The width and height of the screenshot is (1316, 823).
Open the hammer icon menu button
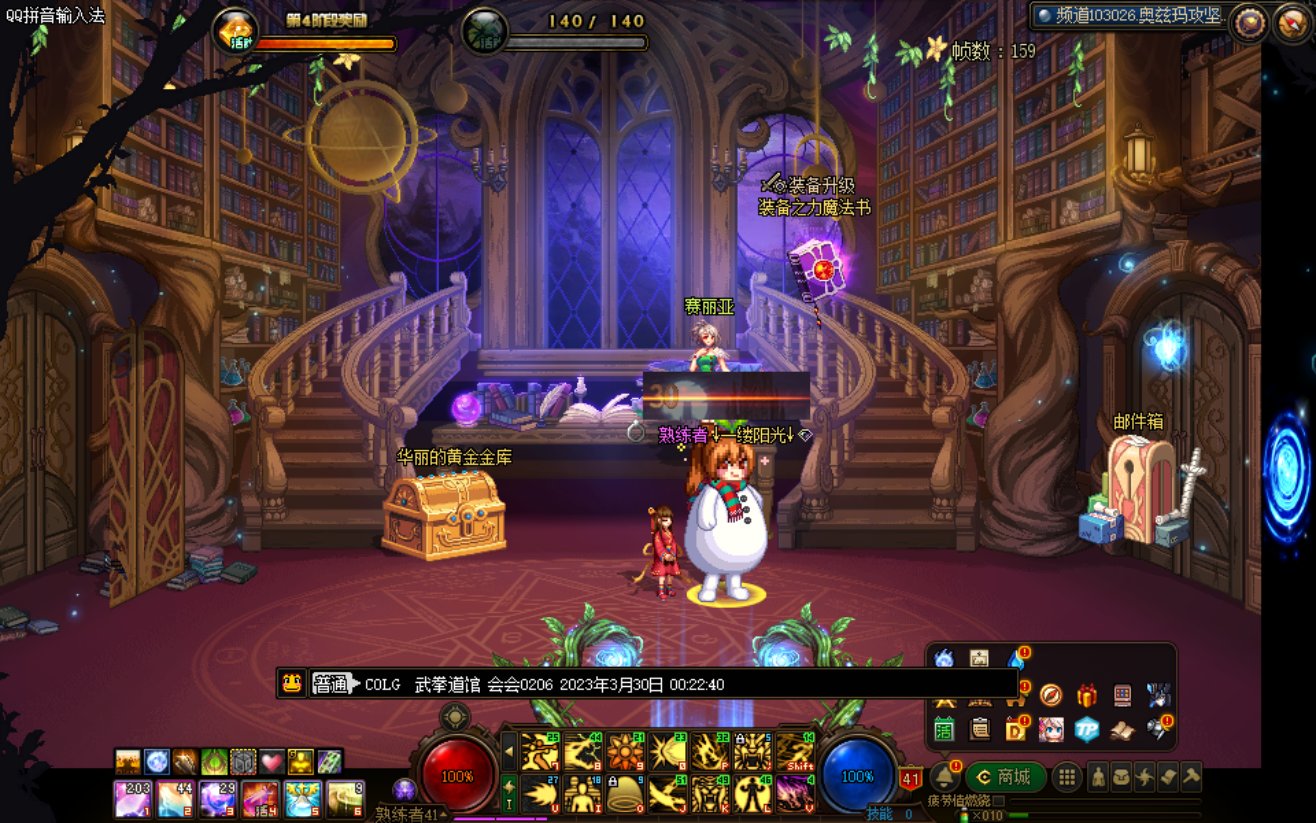pyautogui.click(x=1191, y=777)
